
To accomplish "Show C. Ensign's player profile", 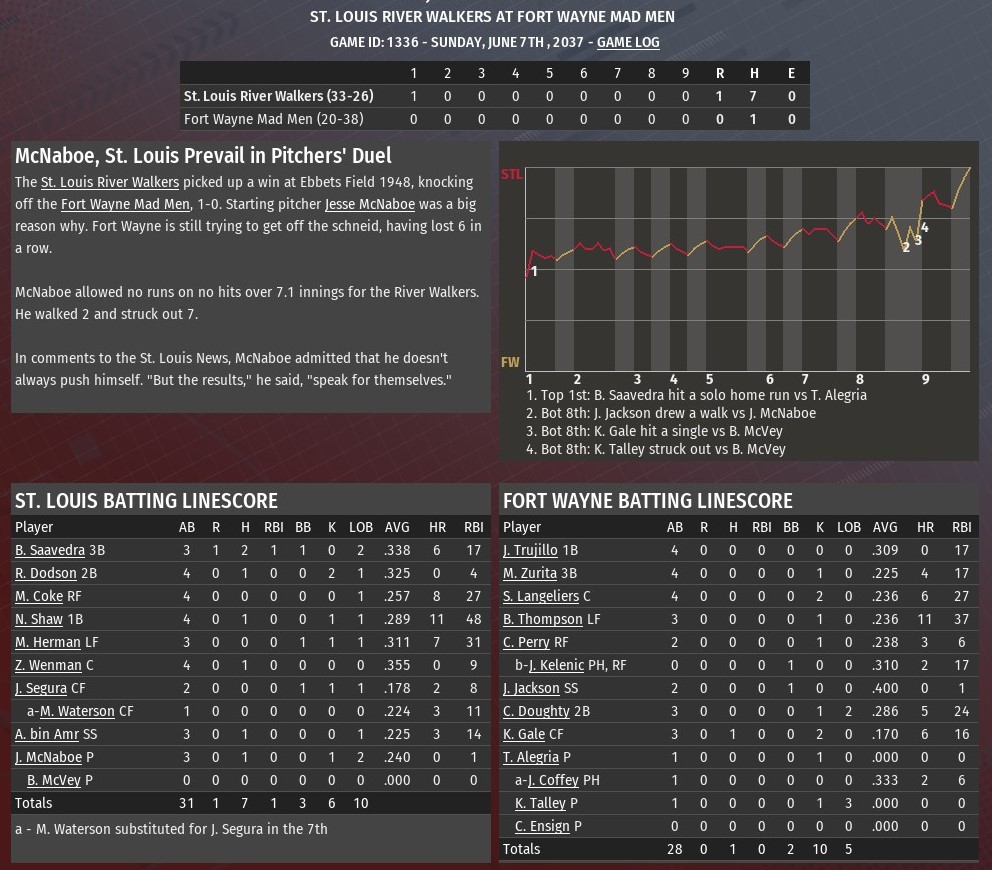I will pos(542,826).
